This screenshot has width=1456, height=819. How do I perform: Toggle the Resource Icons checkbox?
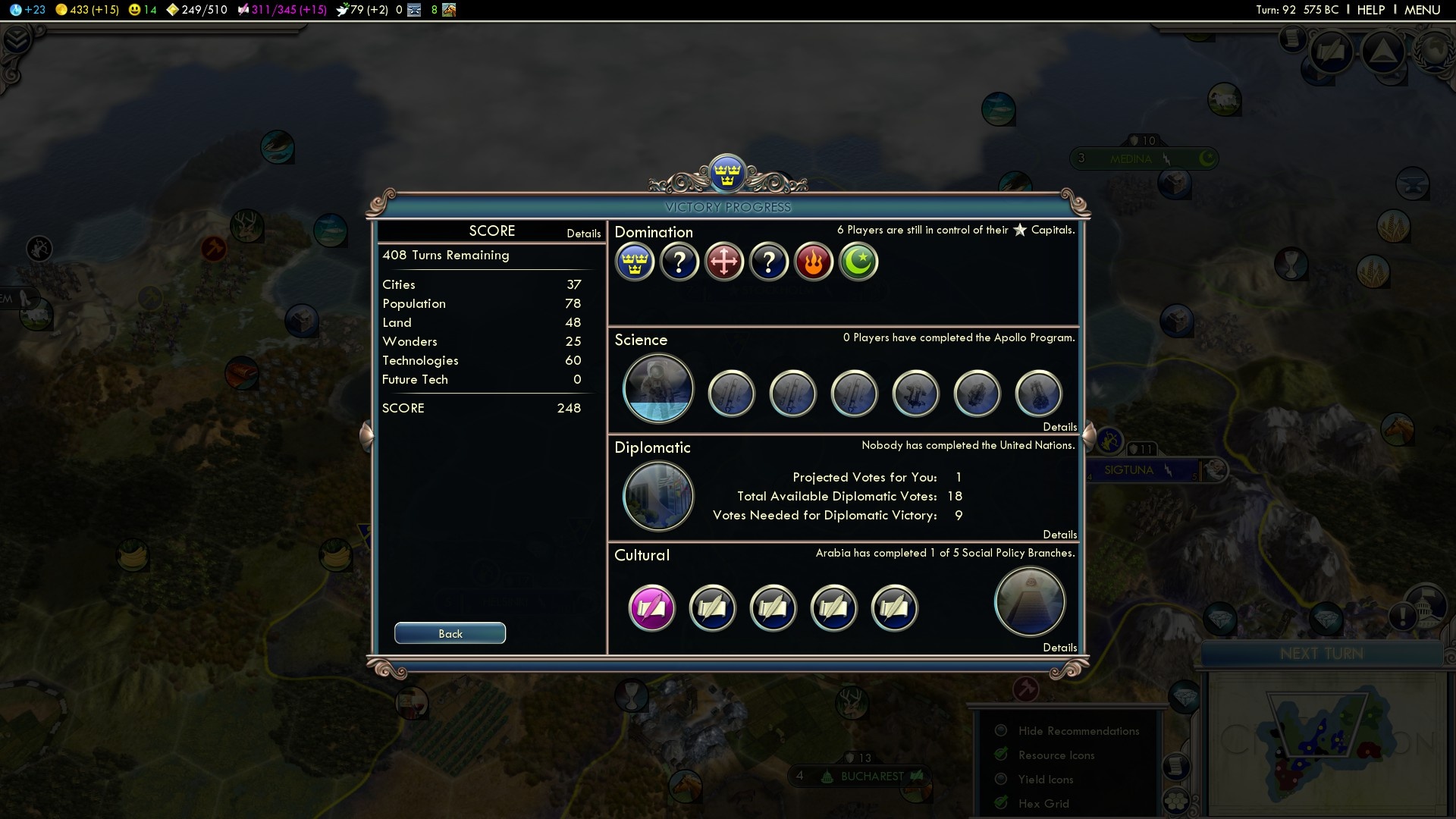(1001, 755)
